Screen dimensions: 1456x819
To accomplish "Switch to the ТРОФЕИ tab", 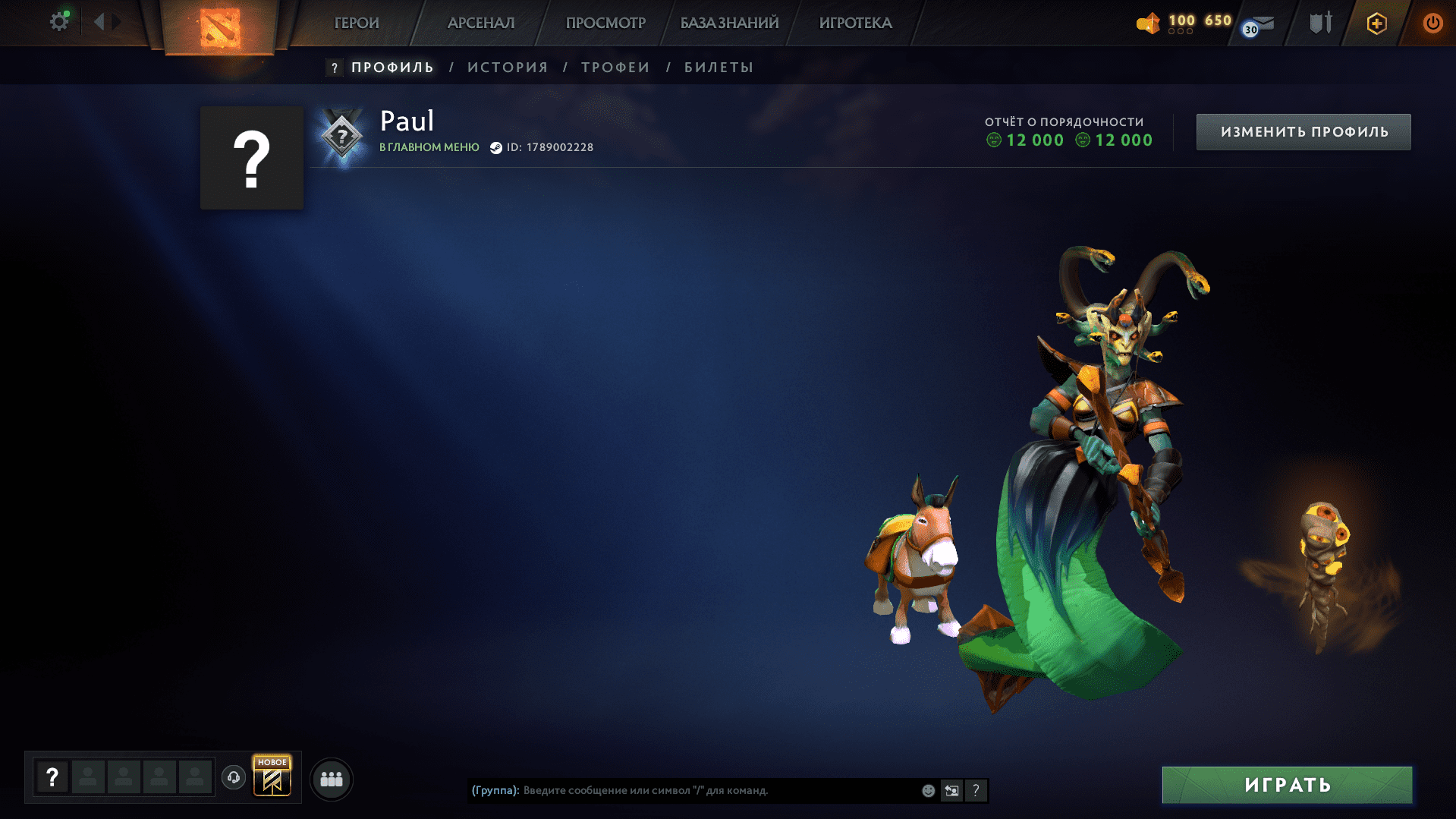I will point(615,67).
